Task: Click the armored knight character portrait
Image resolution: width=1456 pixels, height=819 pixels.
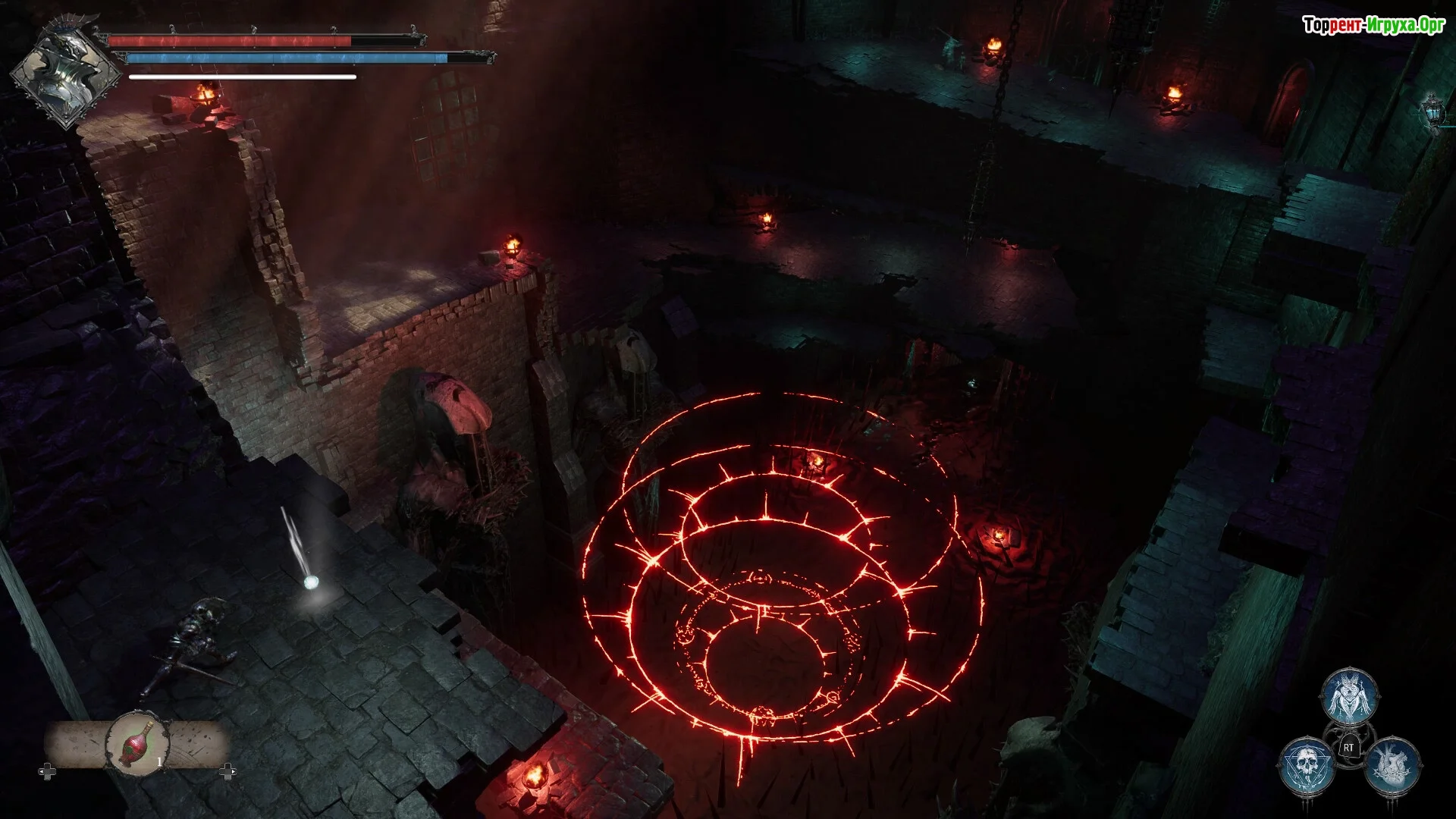Action: [66, 76]
